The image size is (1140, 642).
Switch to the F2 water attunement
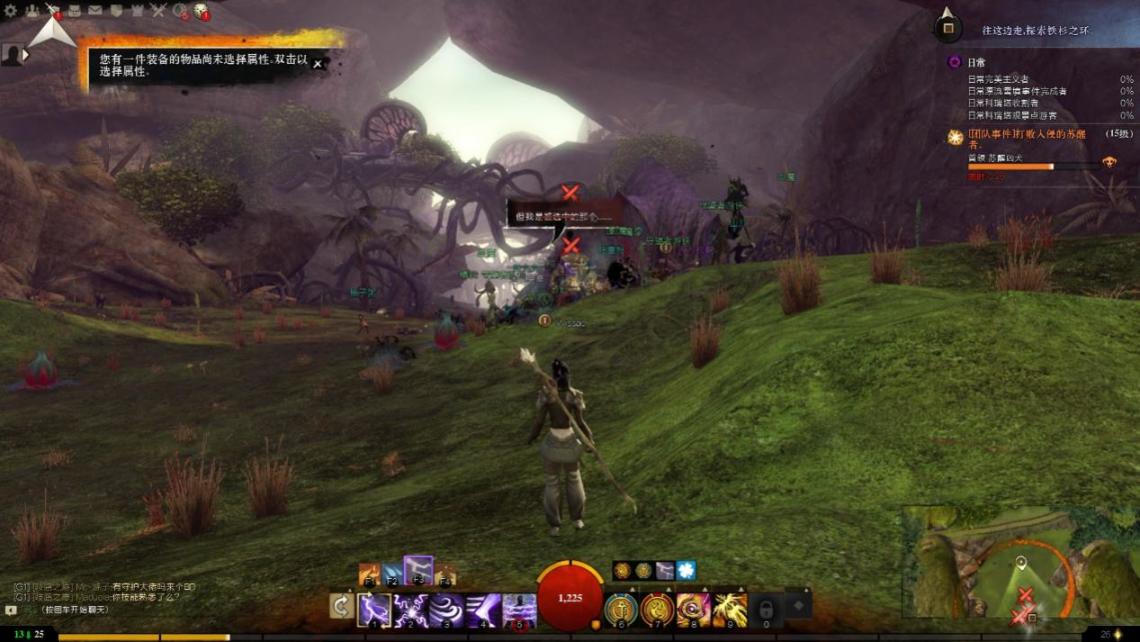[x=393, y=575]
